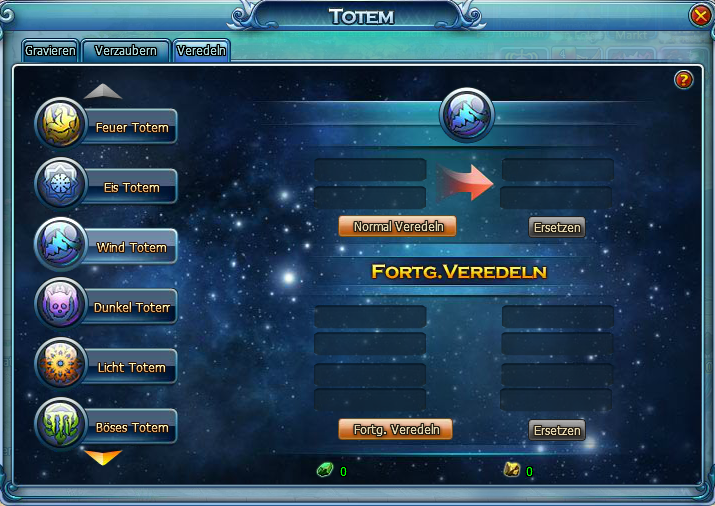
Task: Move the totem list up with the grey arrow
Action: click(x=103, y=91)
